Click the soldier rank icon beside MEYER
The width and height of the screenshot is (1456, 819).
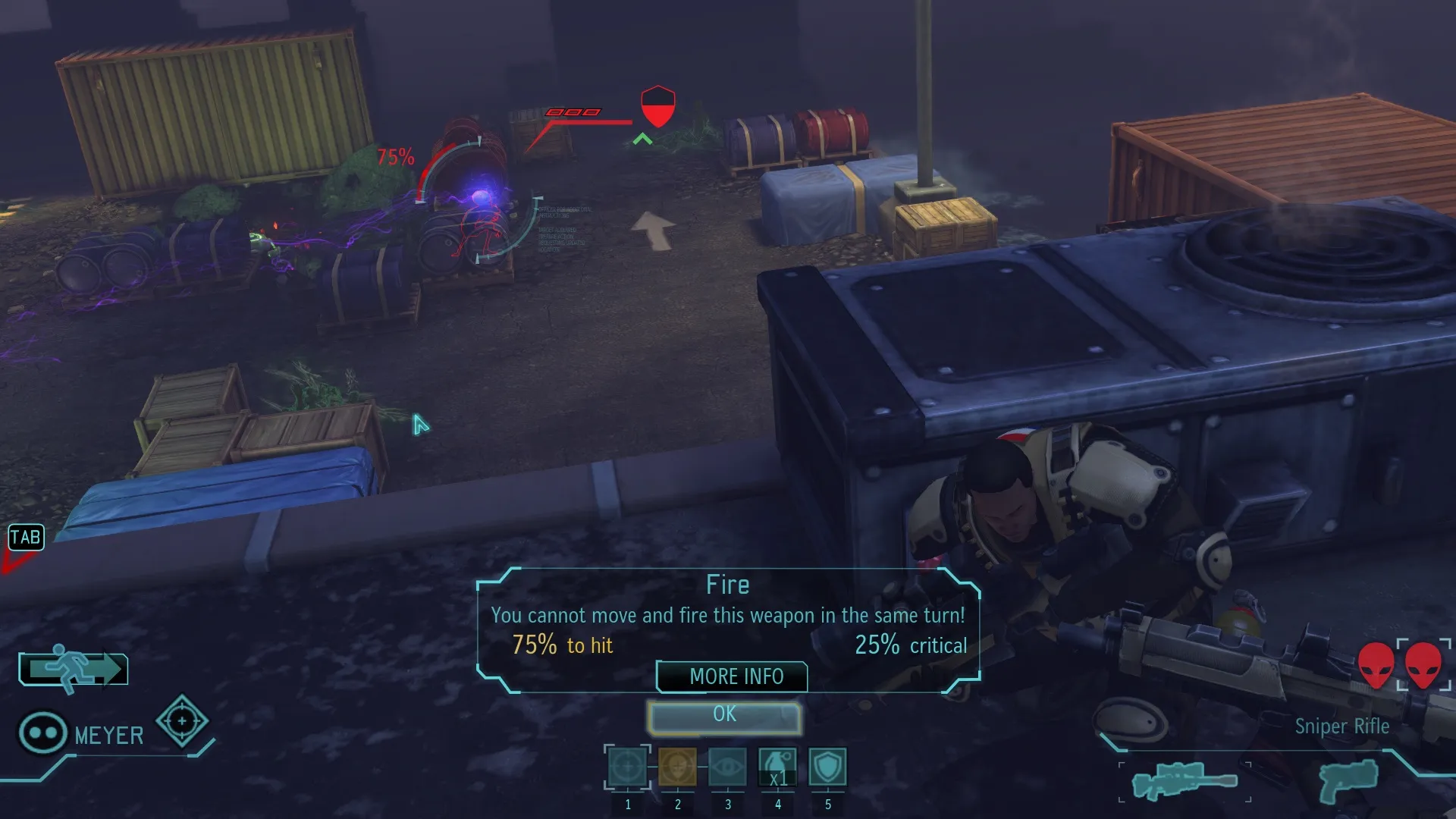(x=42, y=733)
